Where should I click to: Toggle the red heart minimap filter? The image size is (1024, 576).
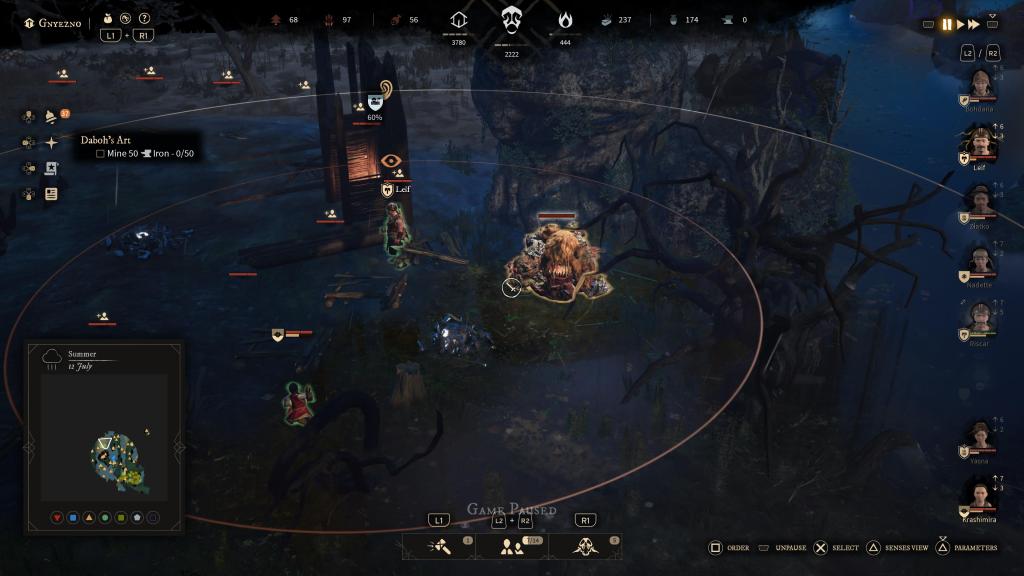click(x=57, y=518)
